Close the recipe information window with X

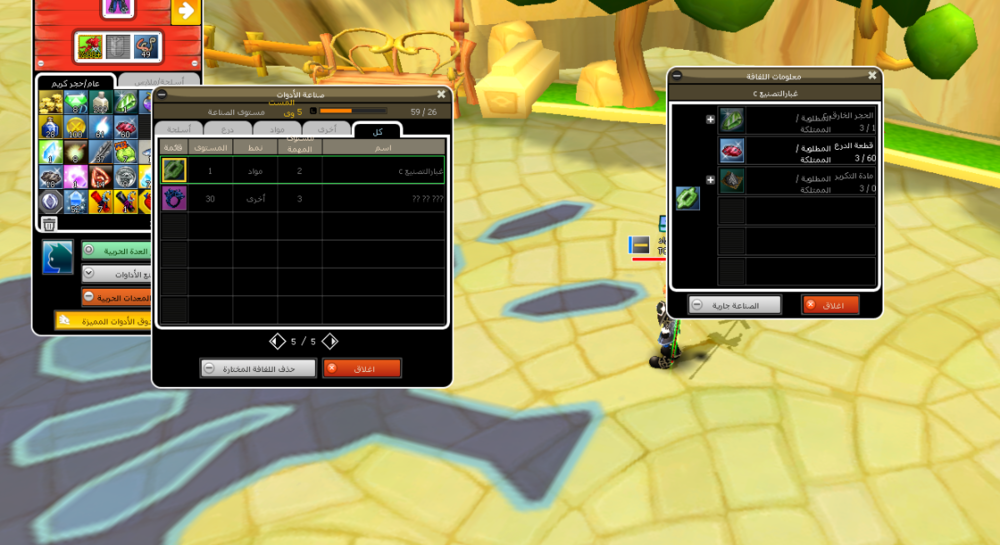872,75
